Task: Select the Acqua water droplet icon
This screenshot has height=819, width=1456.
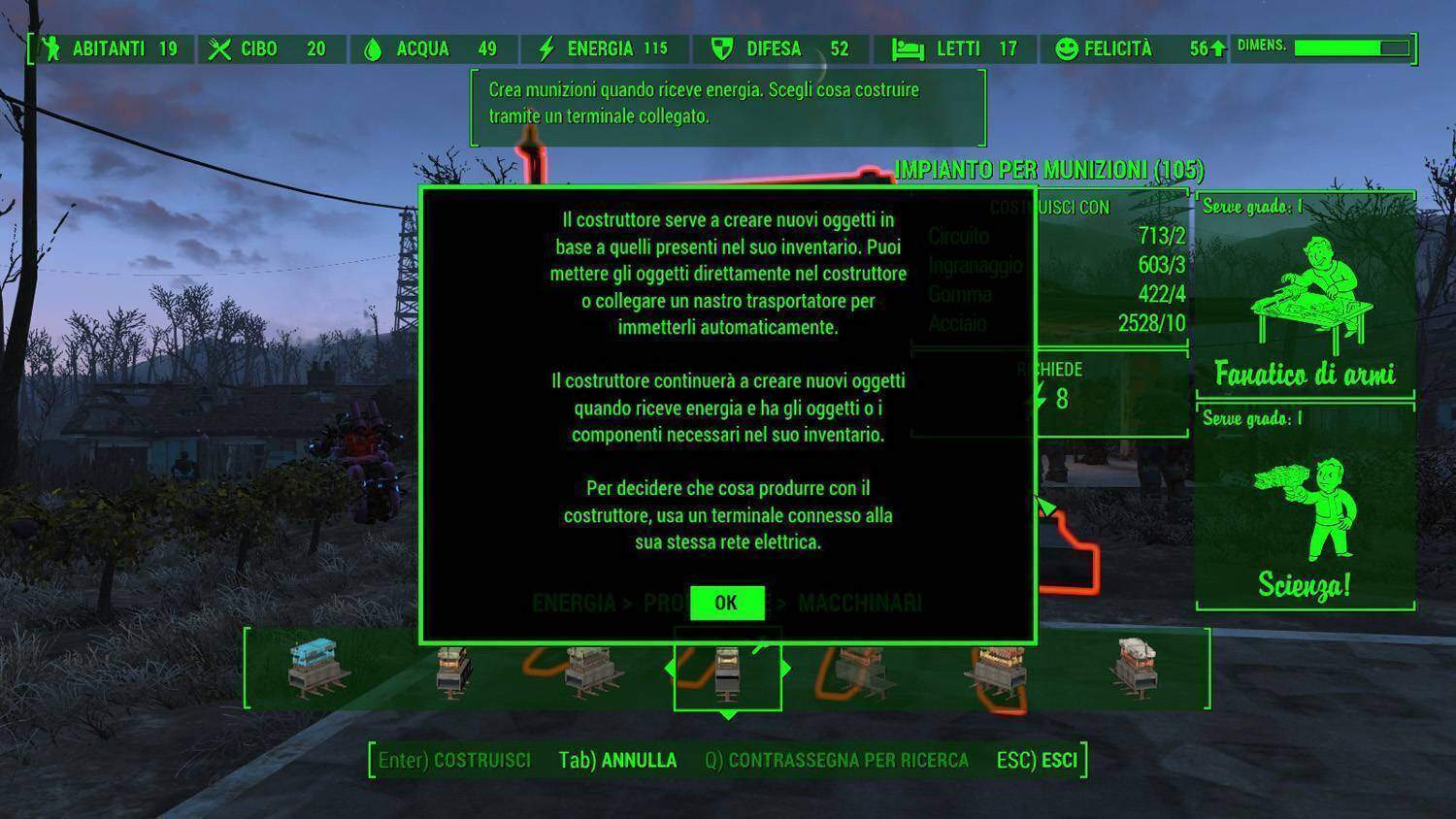Action: click(x=374, y=48)
